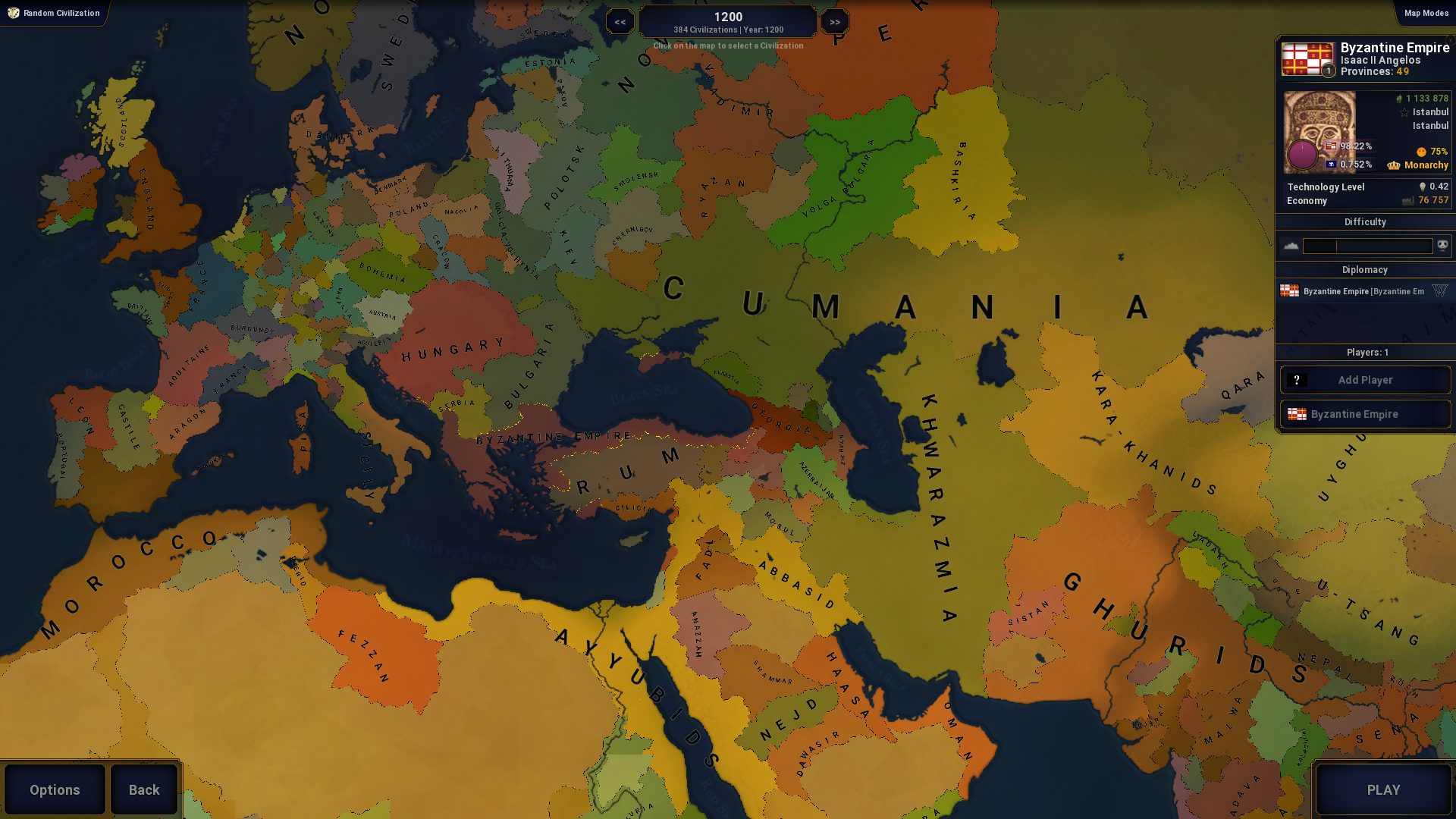This screenshot has width=1456, height=819.
Task: Advance to the next scenario arrow
Action: [835, 22]
